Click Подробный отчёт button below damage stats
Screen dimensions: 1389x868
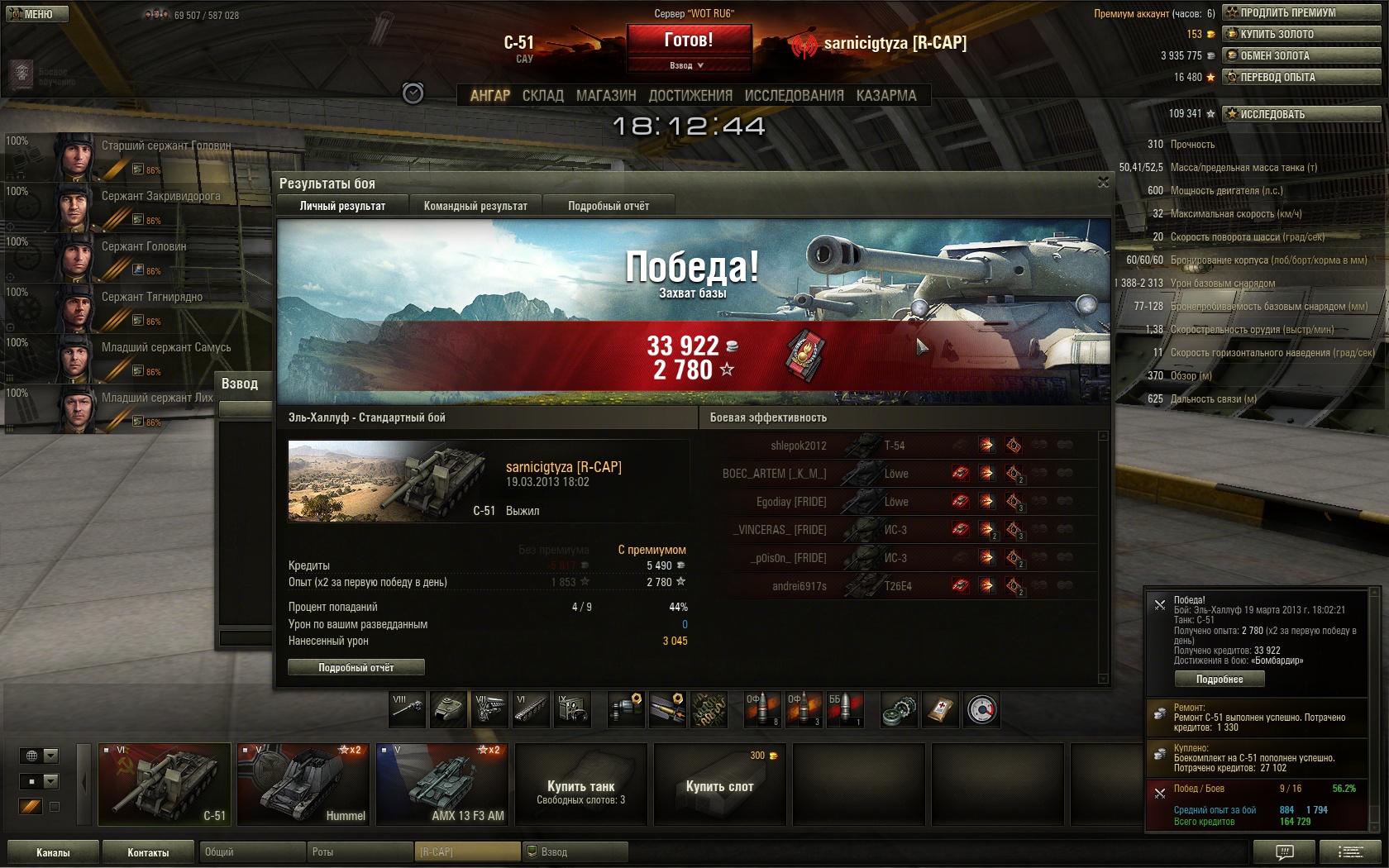tap(356, 667)
